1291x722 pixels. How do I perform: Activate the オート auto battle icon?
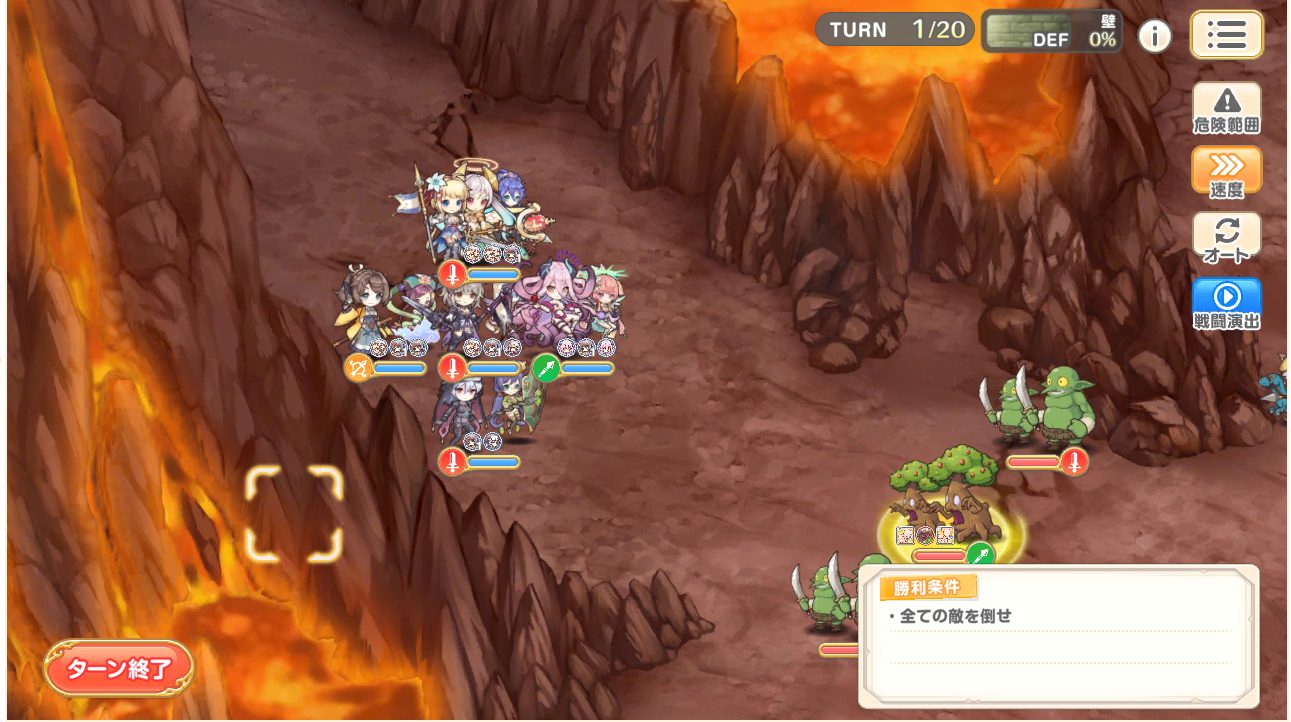(x=1227, y=236)
